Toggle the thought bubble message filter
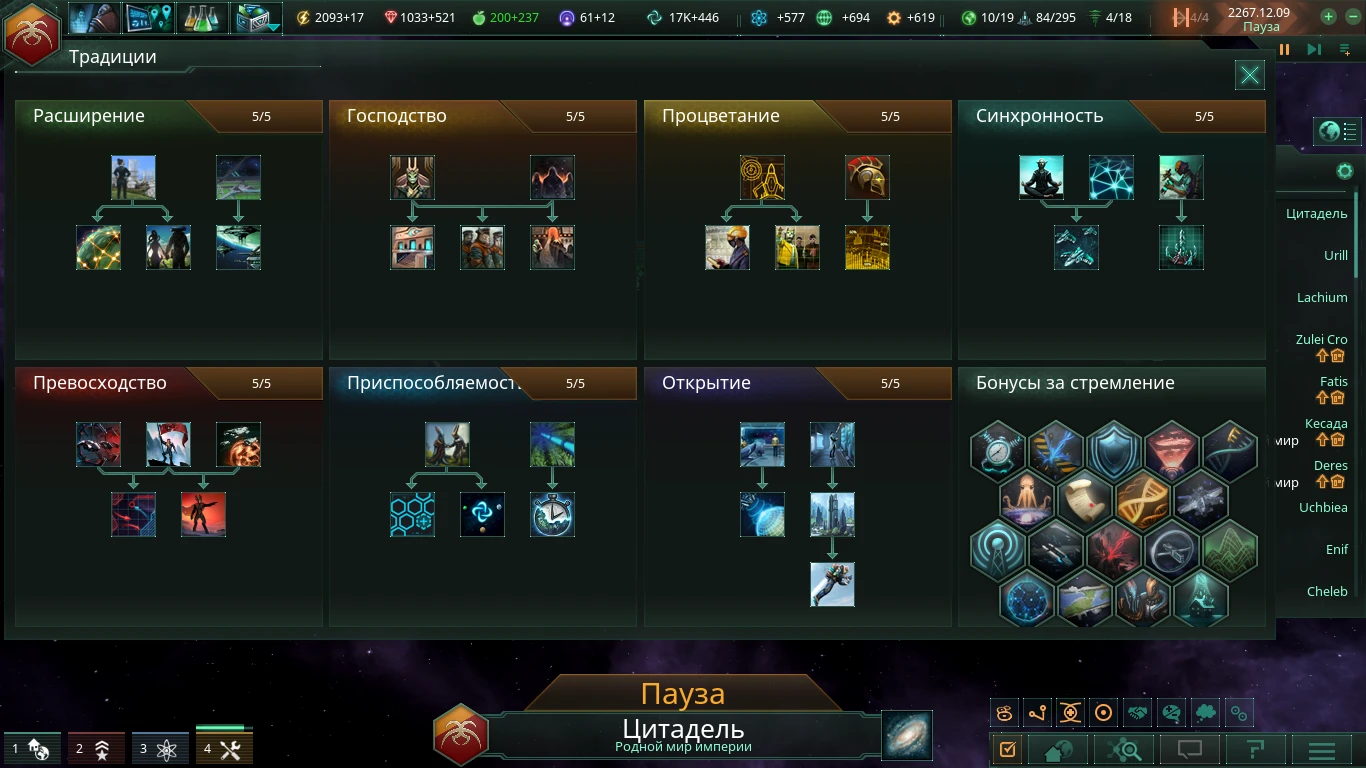 click(1203, 712)
